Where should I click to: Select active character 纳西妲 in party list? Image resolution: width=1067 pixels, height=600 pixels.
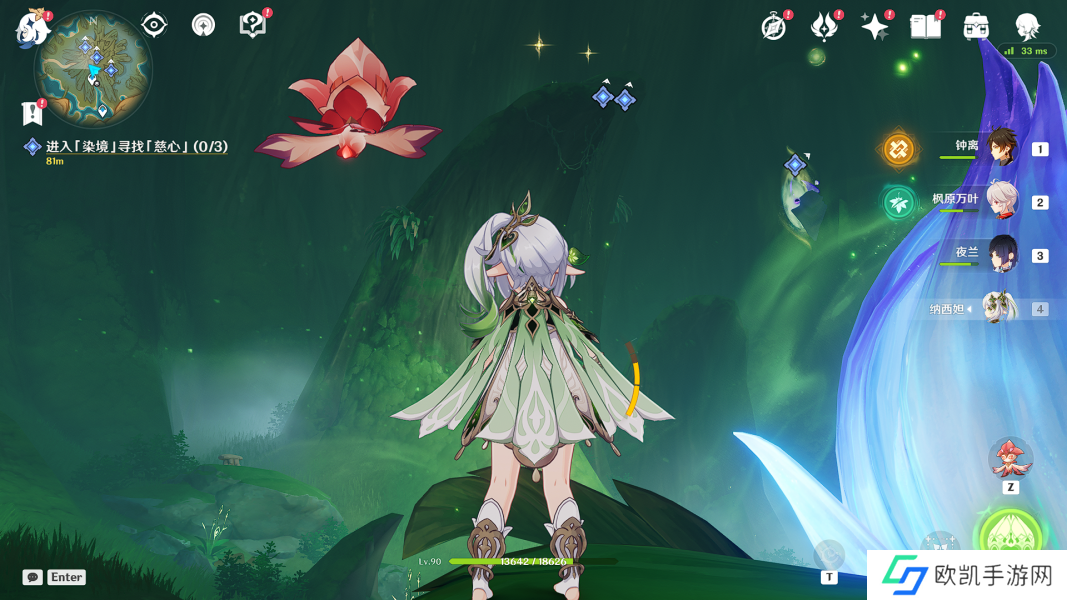[x=999, y=308]
